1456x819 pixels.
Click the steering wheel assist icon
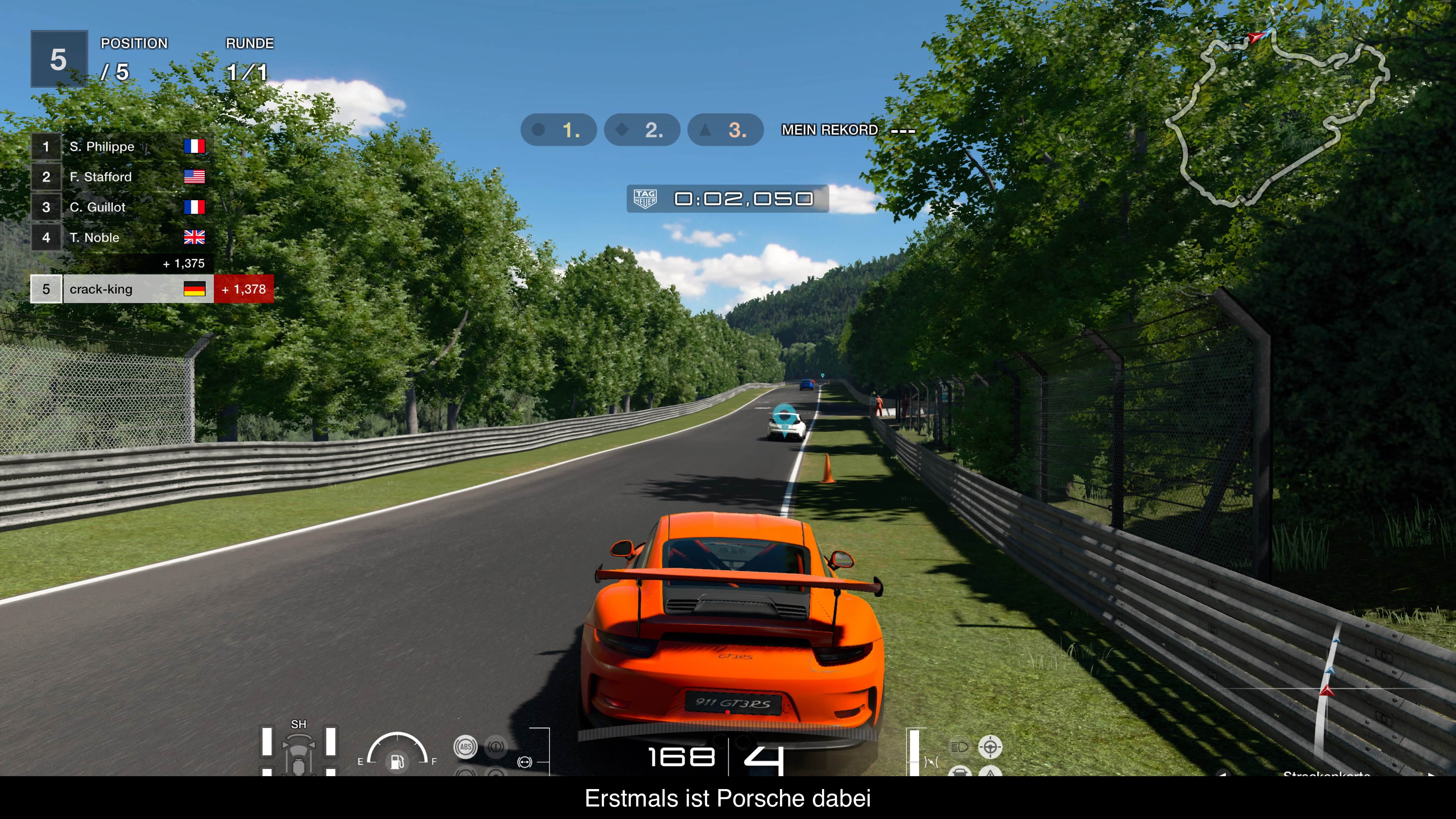[x=990, y=747]
